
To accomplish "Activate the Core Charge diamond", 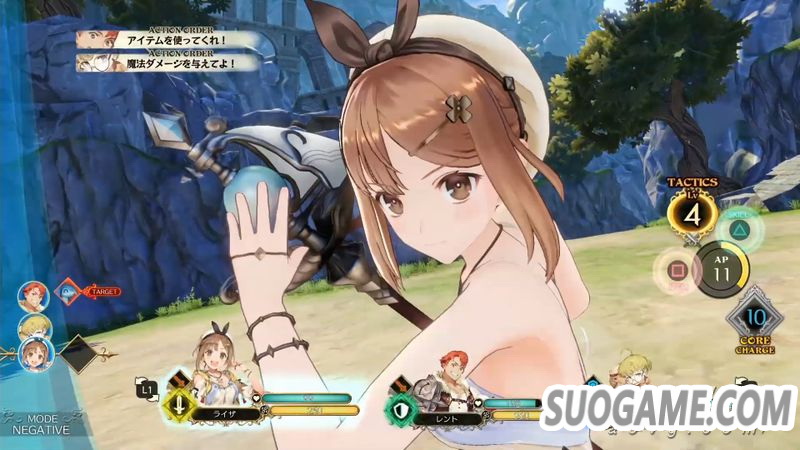I will tap(755, 319).
